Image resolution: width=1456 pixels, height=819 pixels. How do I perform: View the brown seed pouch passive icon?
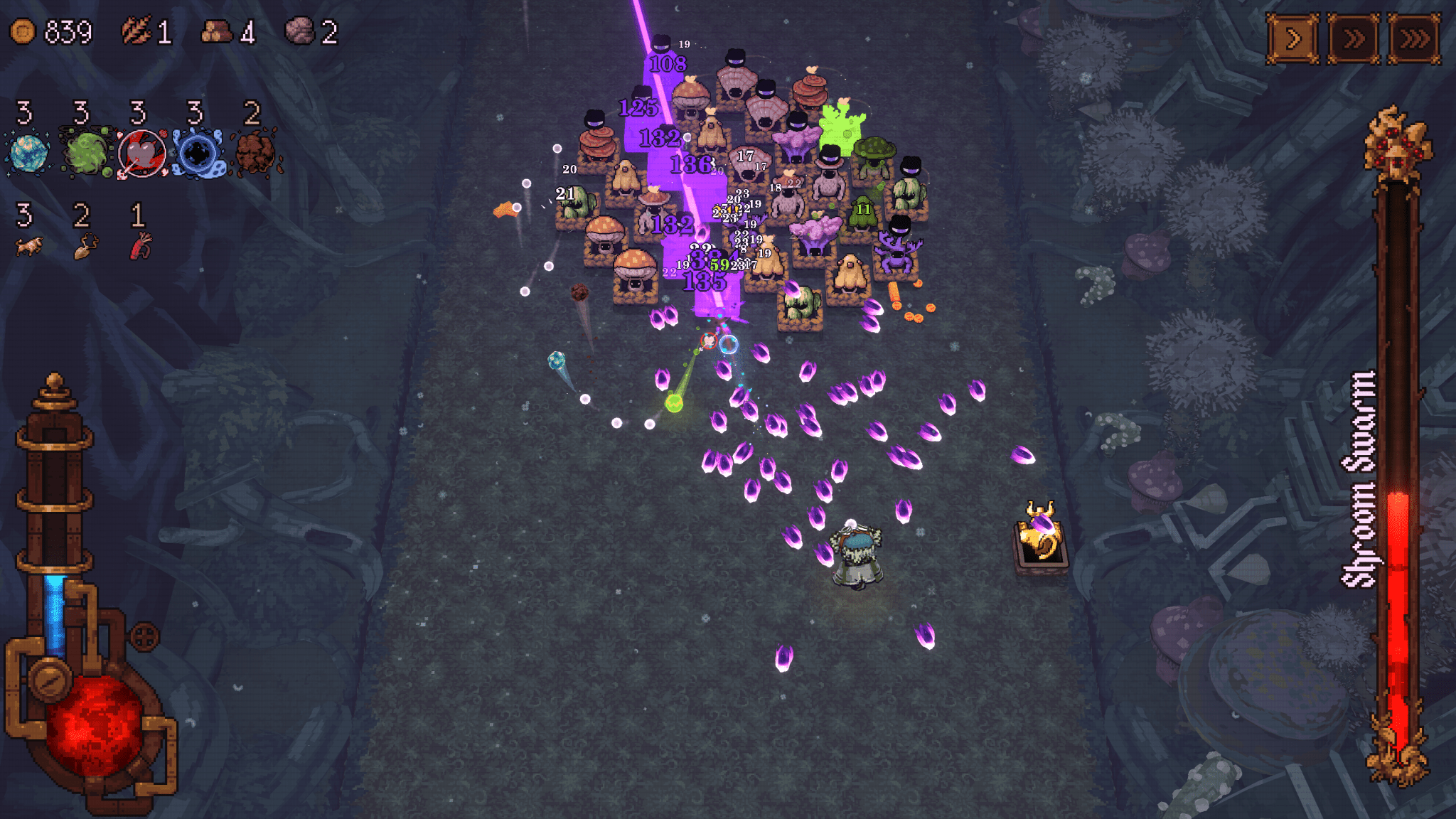tap(85, 246)
